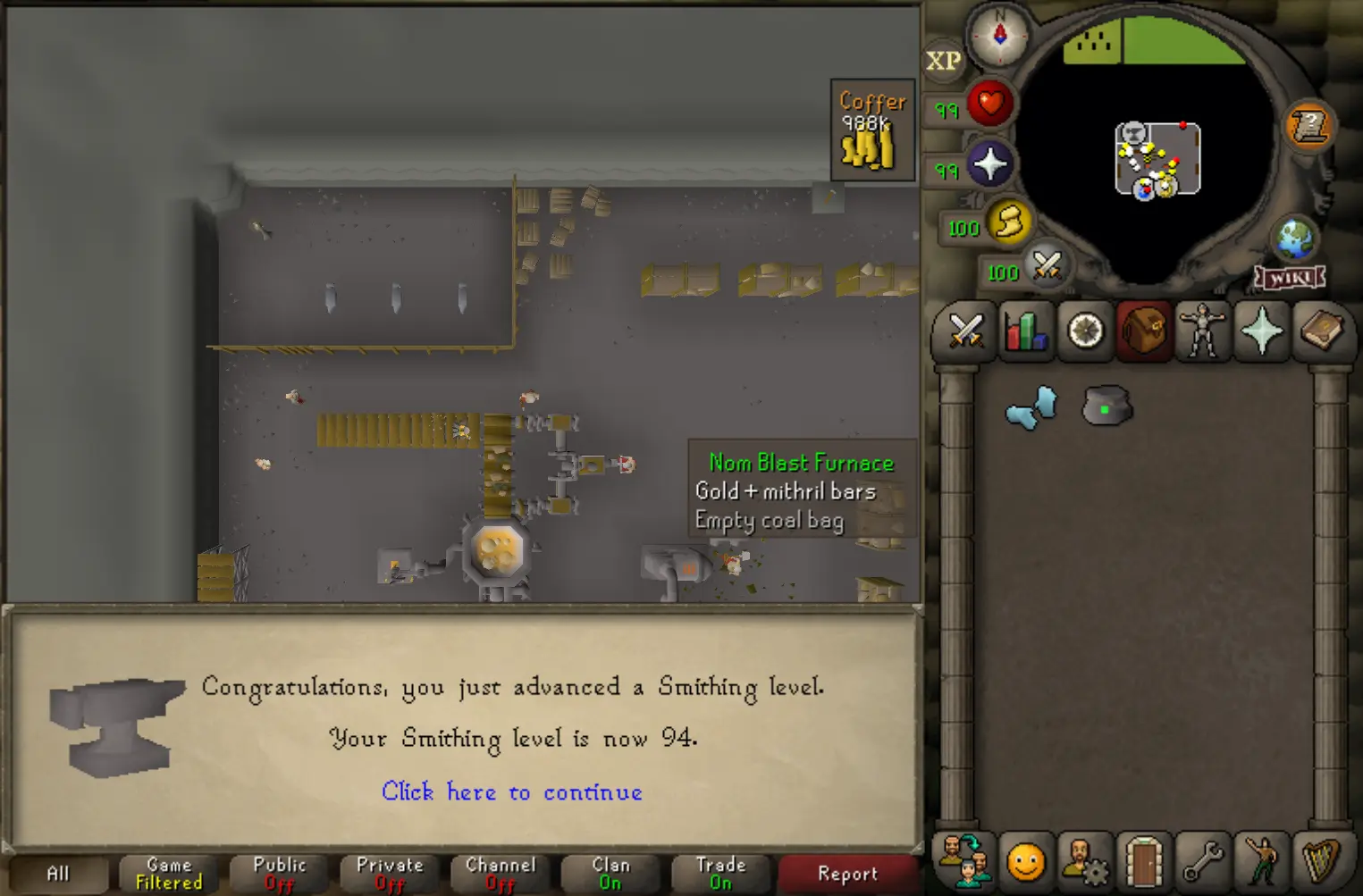Activate the special attack orb
The height and width of the screenshot is (896, 1363).
pyautogui.click(x=1047, y=266)
